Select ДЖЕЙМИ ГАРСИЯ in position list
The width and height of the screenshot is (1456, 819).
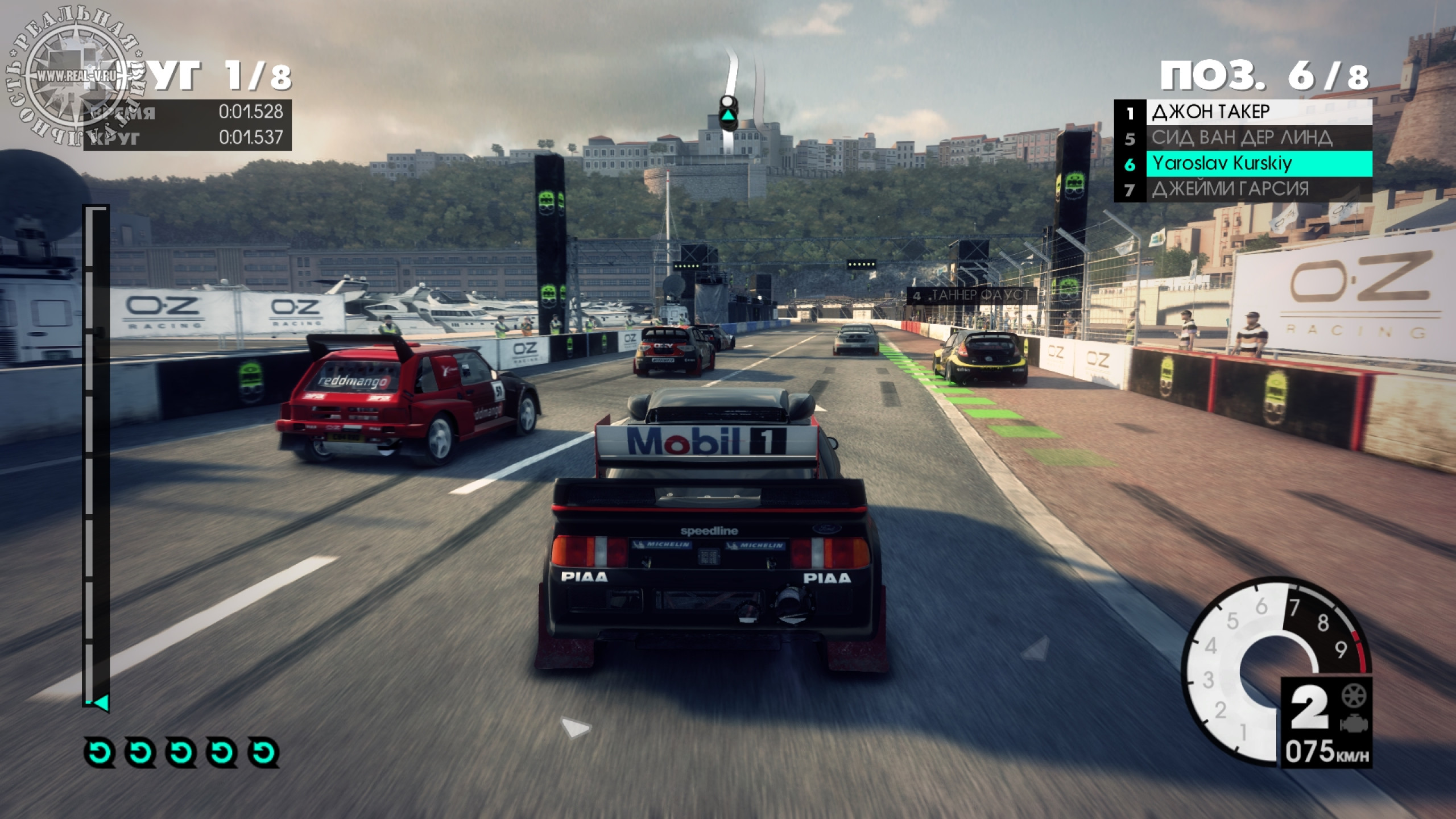(1243, 189)
